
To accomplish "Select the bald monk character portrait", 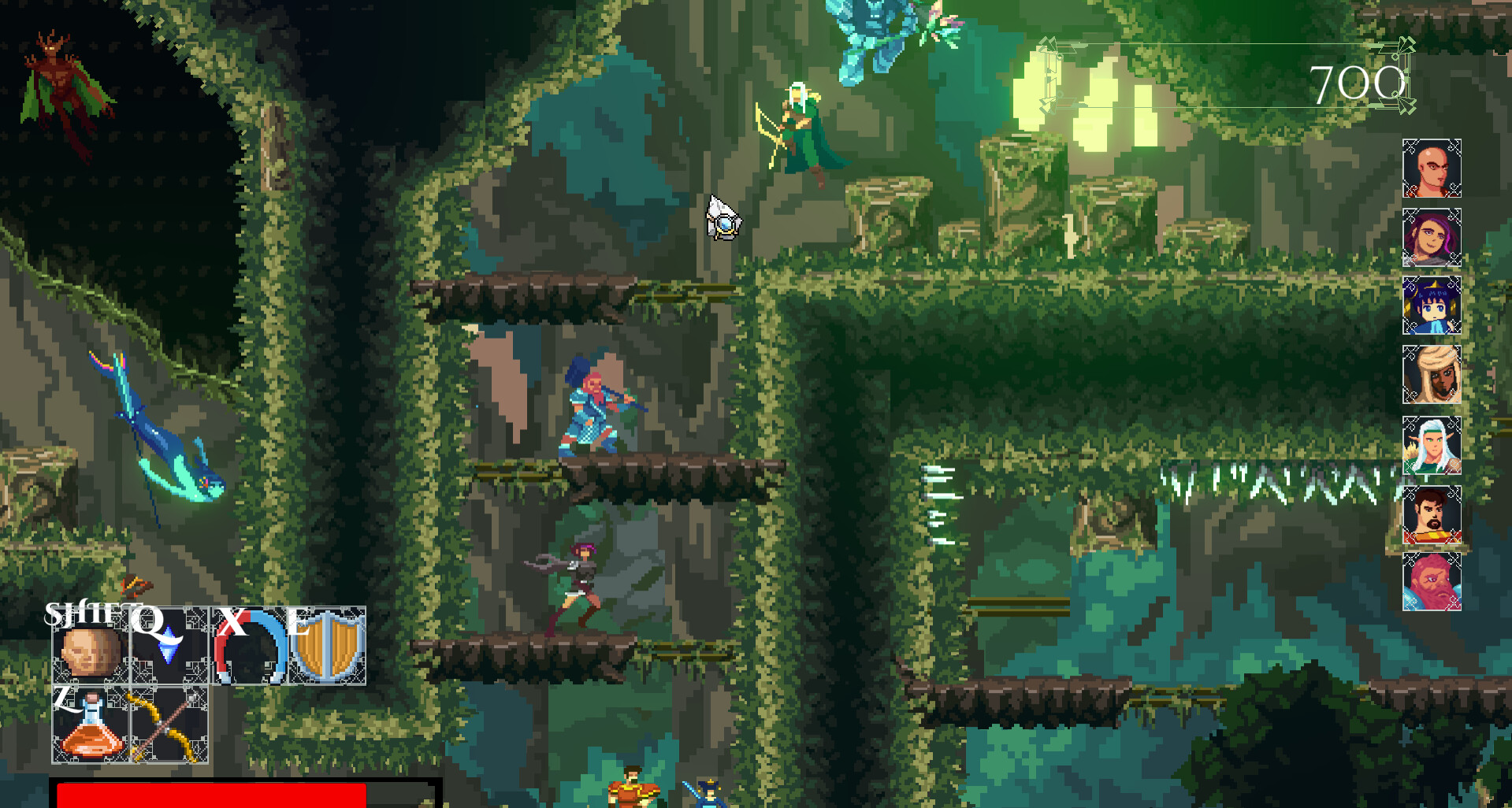I will [x=1431, y=167].
